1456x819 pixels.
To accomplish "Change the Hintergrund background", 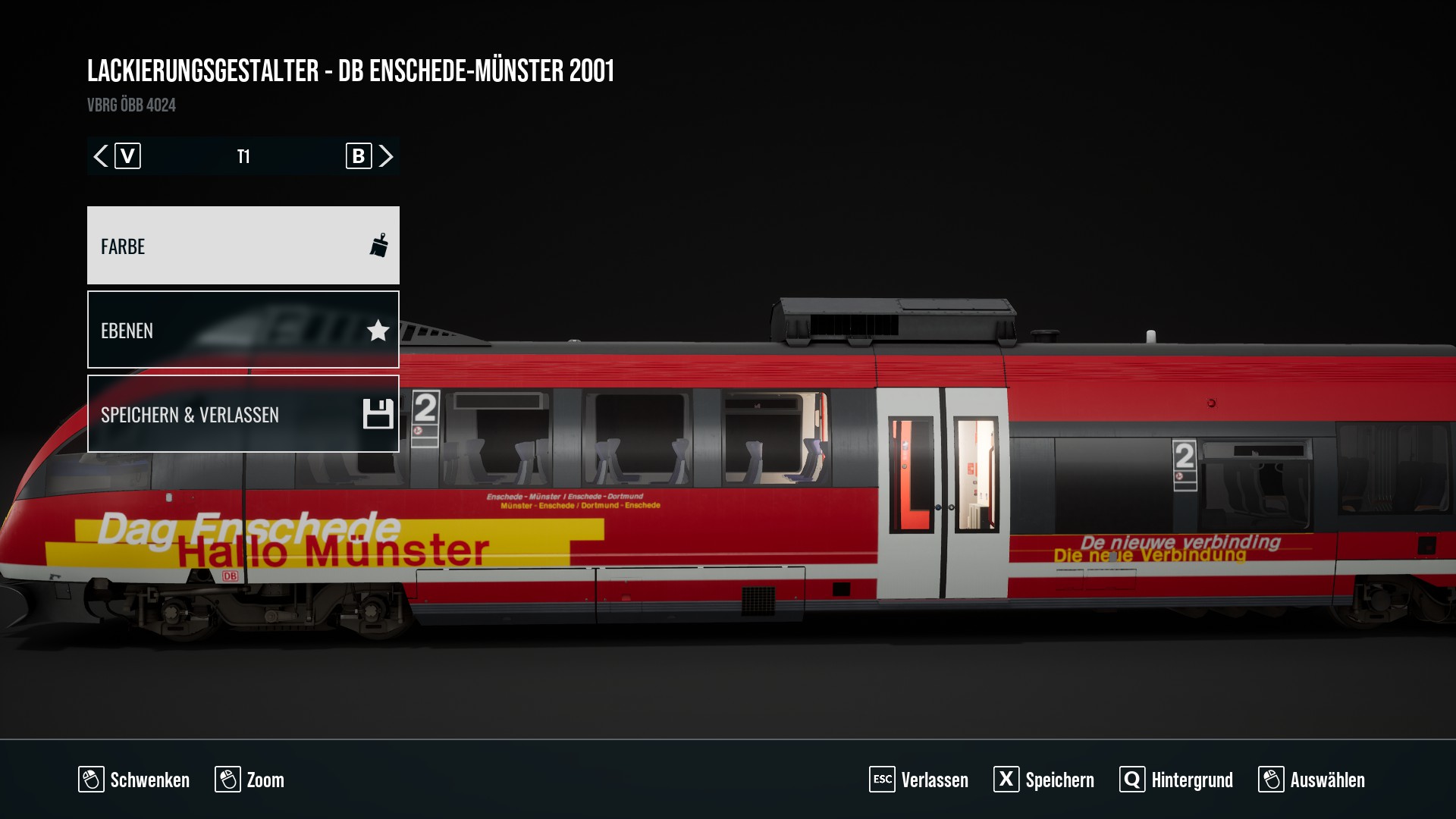I will coord(1176,780).
